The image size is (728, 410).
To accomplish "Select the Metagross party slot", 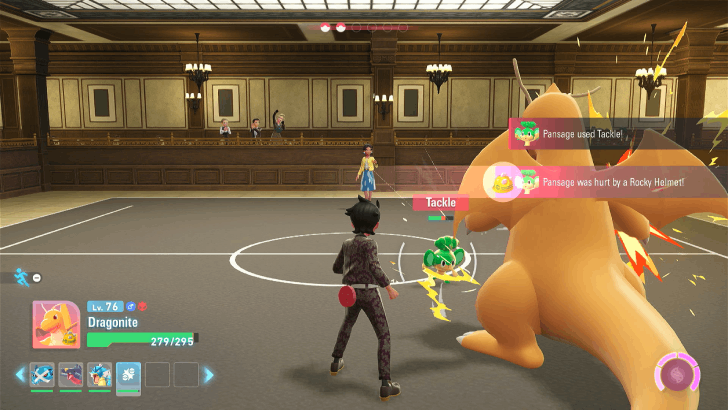I will tap(43, 375).
